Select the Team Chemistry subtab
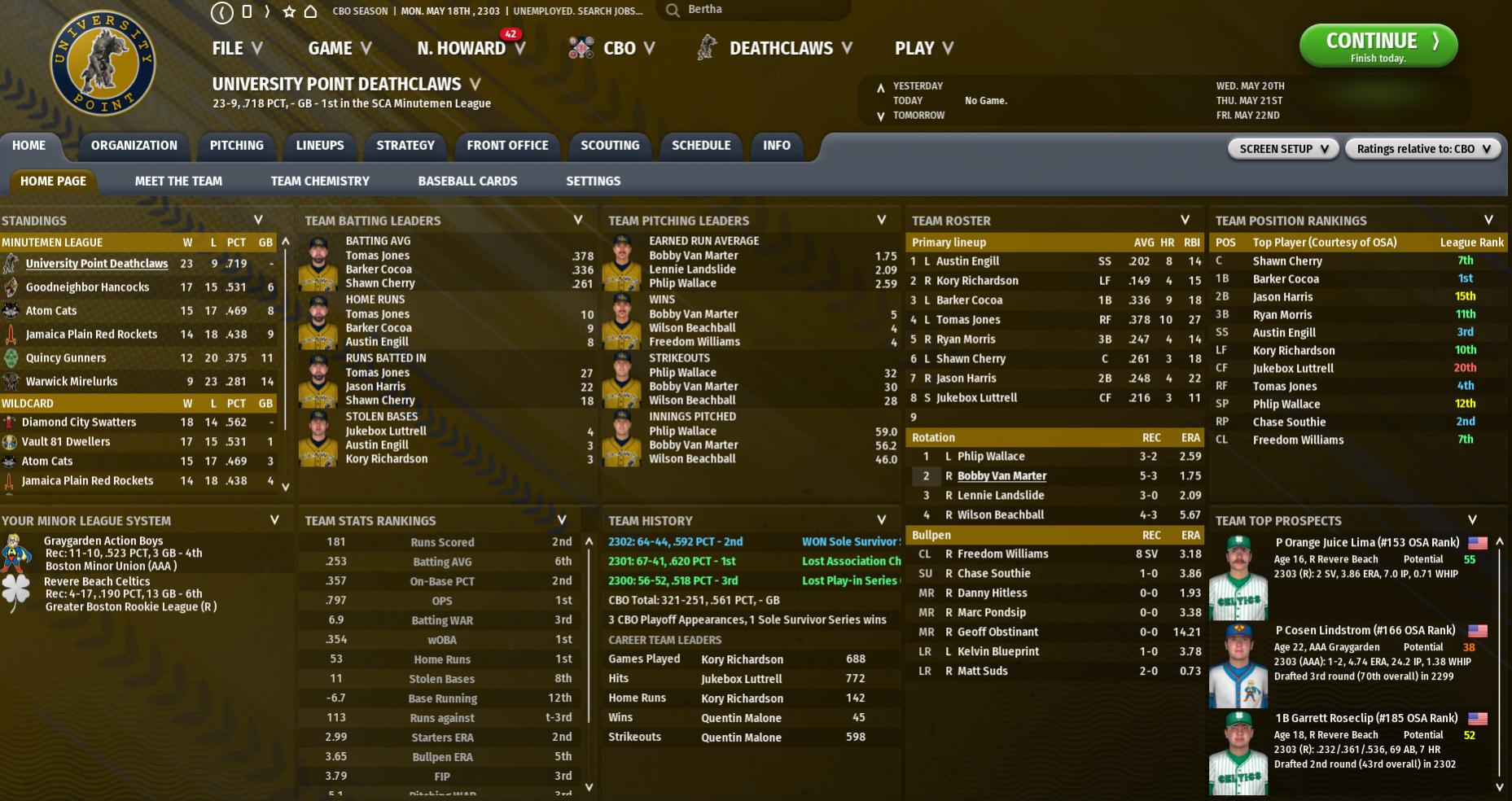The image size is (1512, 801). click(320, 182)
